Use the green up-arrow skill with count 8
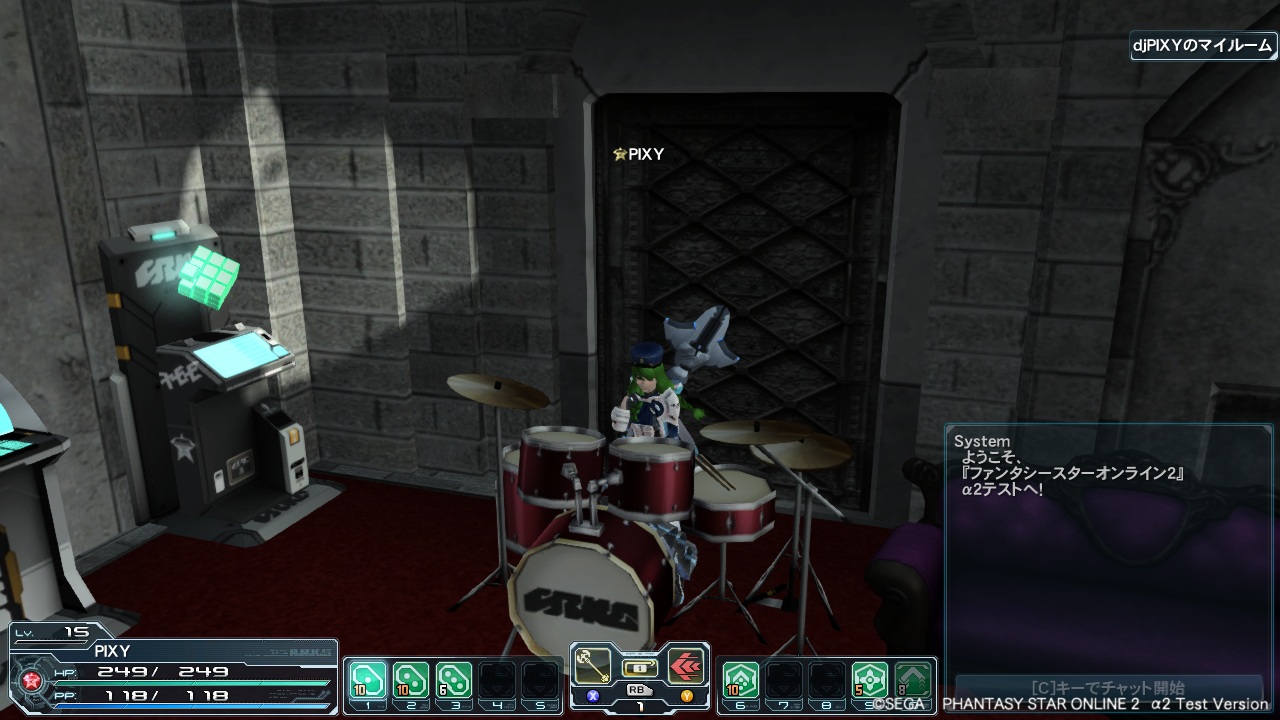This screenshot has height=720, width=1280. pos(912,680)
